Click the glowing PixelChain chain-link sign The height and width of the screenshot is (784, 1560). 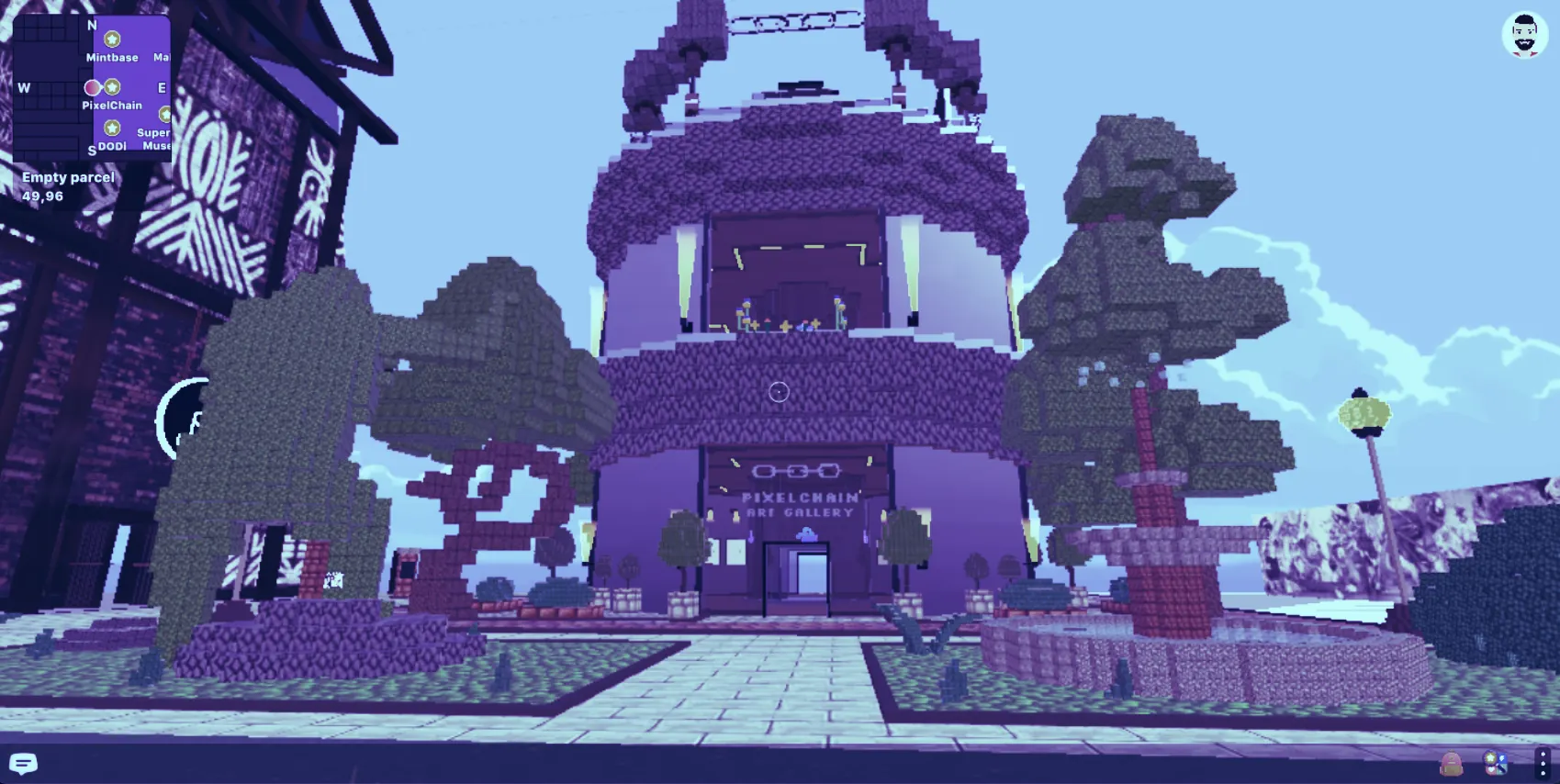[x=795, y=470]
